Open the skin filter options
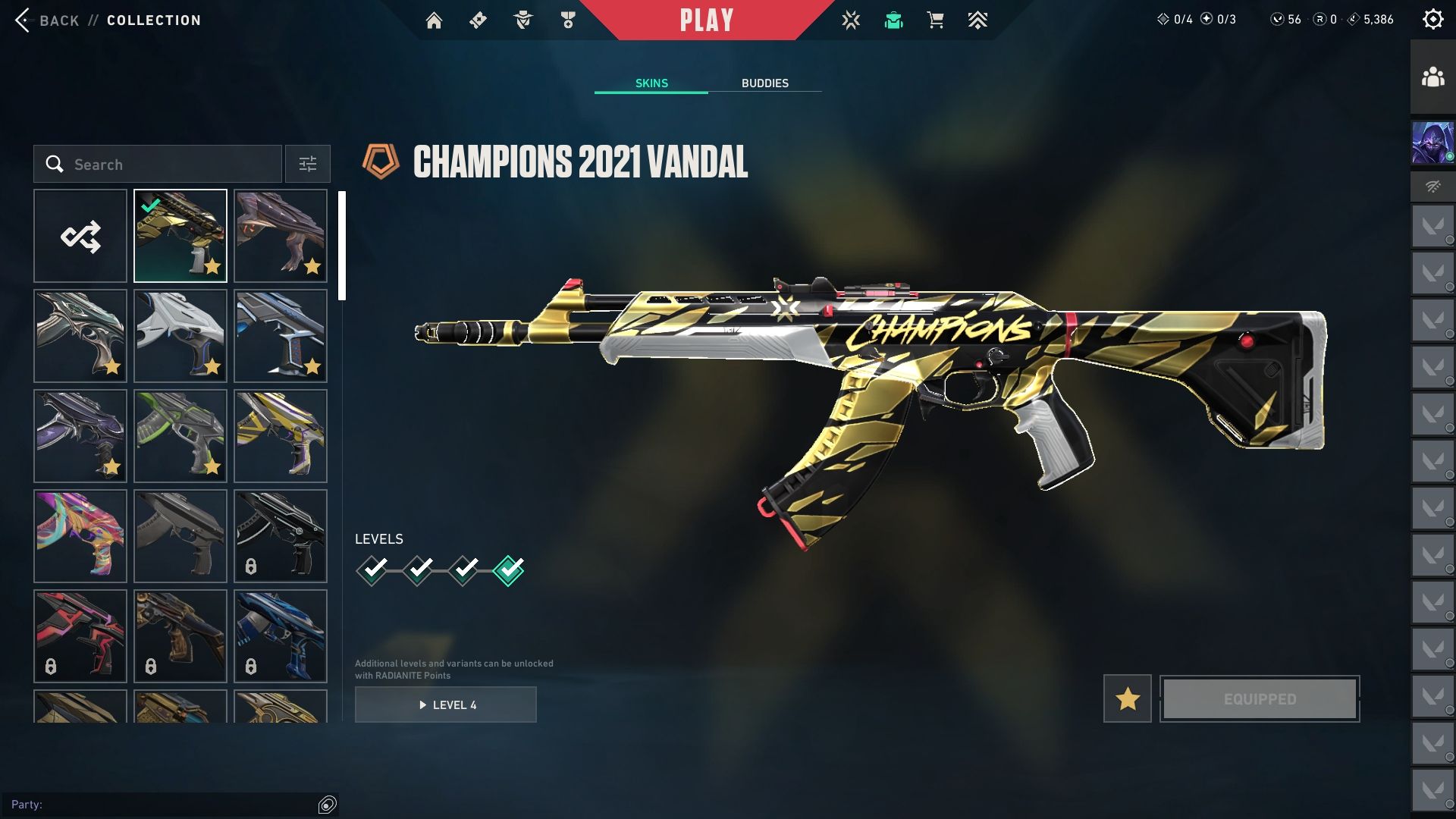The width and height of the screenshot is (1456, 819). (307, 165)
